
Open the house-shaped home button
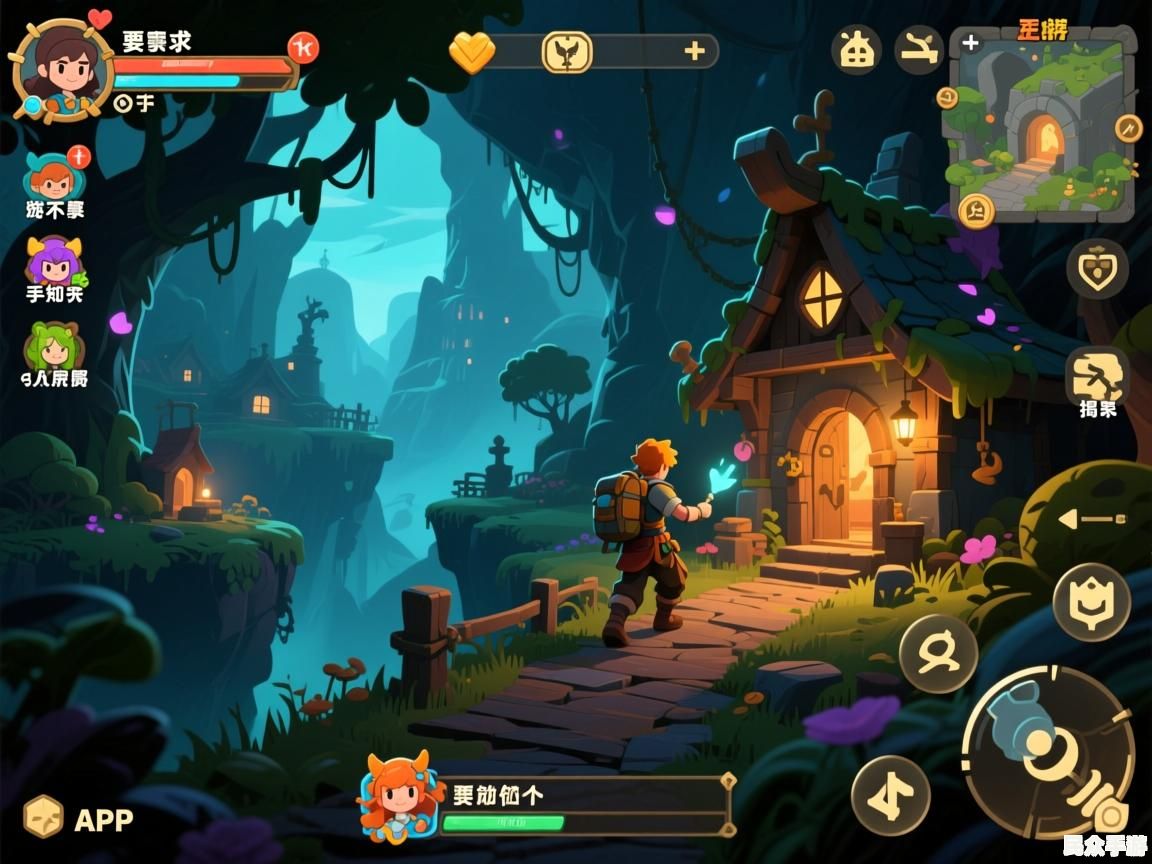857,50
